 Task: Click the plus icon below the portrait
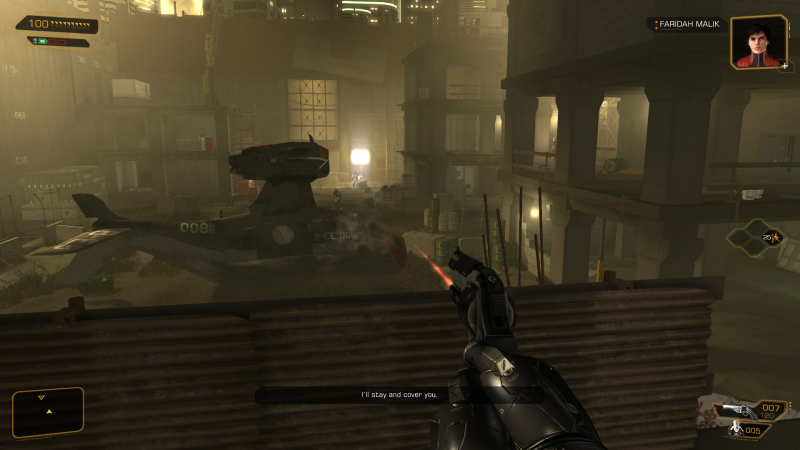pos(786,66)
